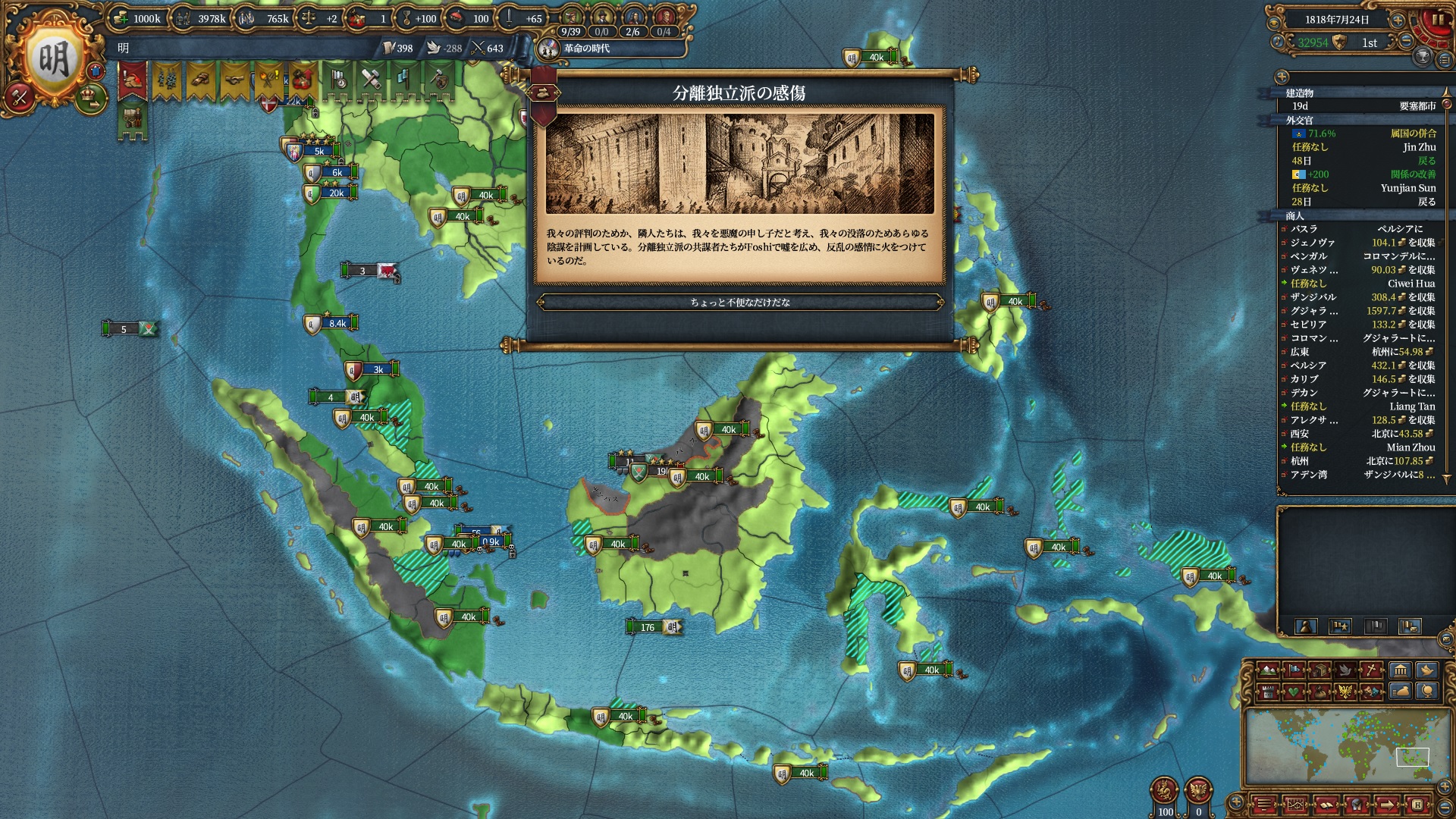Switch to the green heart map mode
Image resolution: width=1456 pixels, height=819 pixels.
(1294, 692)
